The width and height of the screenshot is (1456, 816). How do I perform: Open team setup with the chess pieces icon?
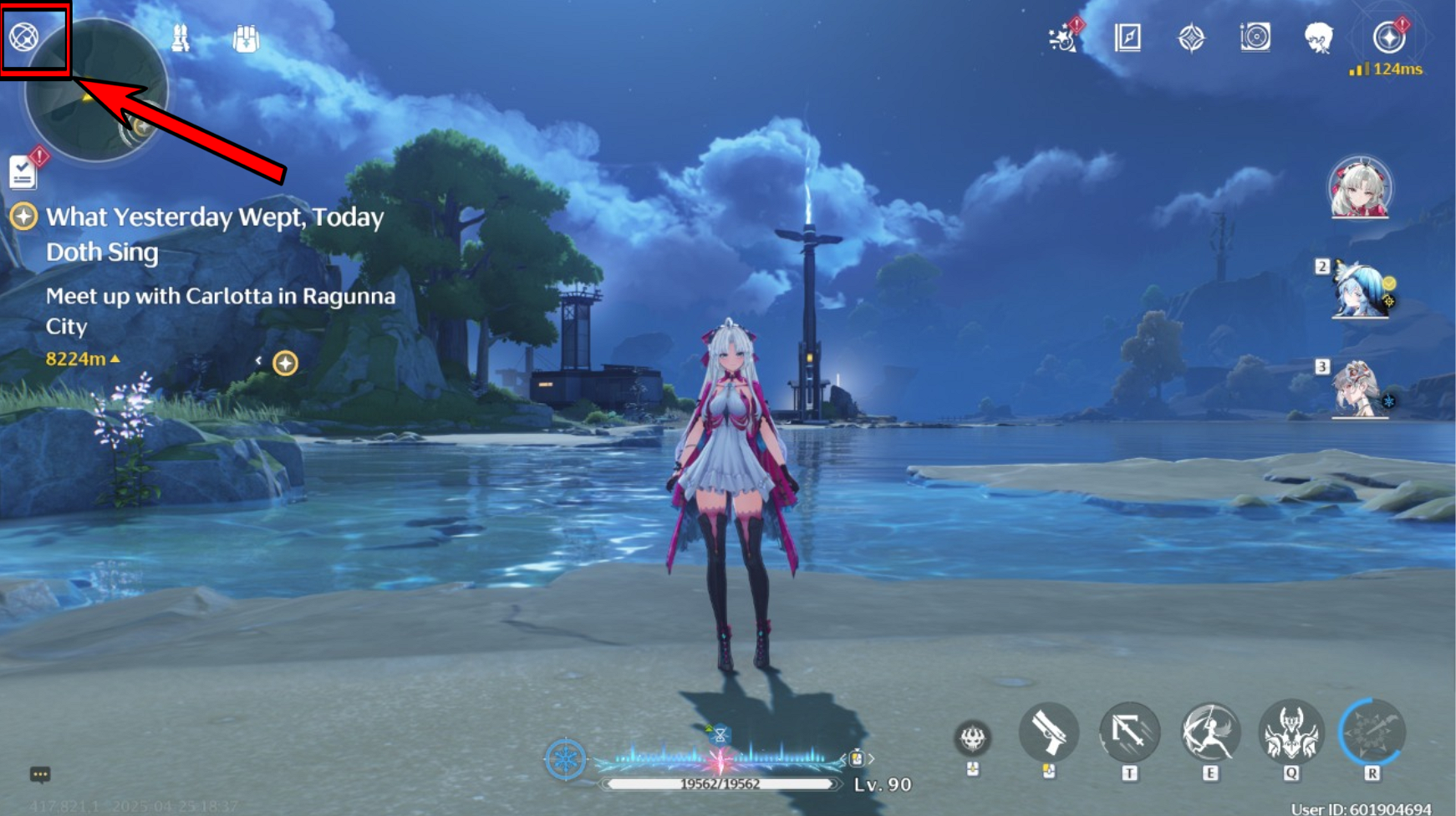180,38
